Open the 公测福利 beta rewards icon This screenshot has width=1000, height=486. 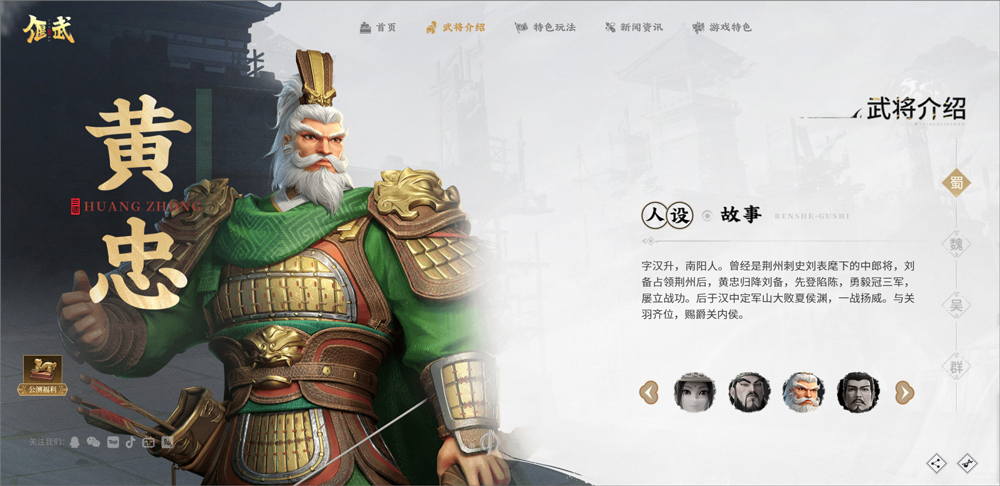coord(43,375)
